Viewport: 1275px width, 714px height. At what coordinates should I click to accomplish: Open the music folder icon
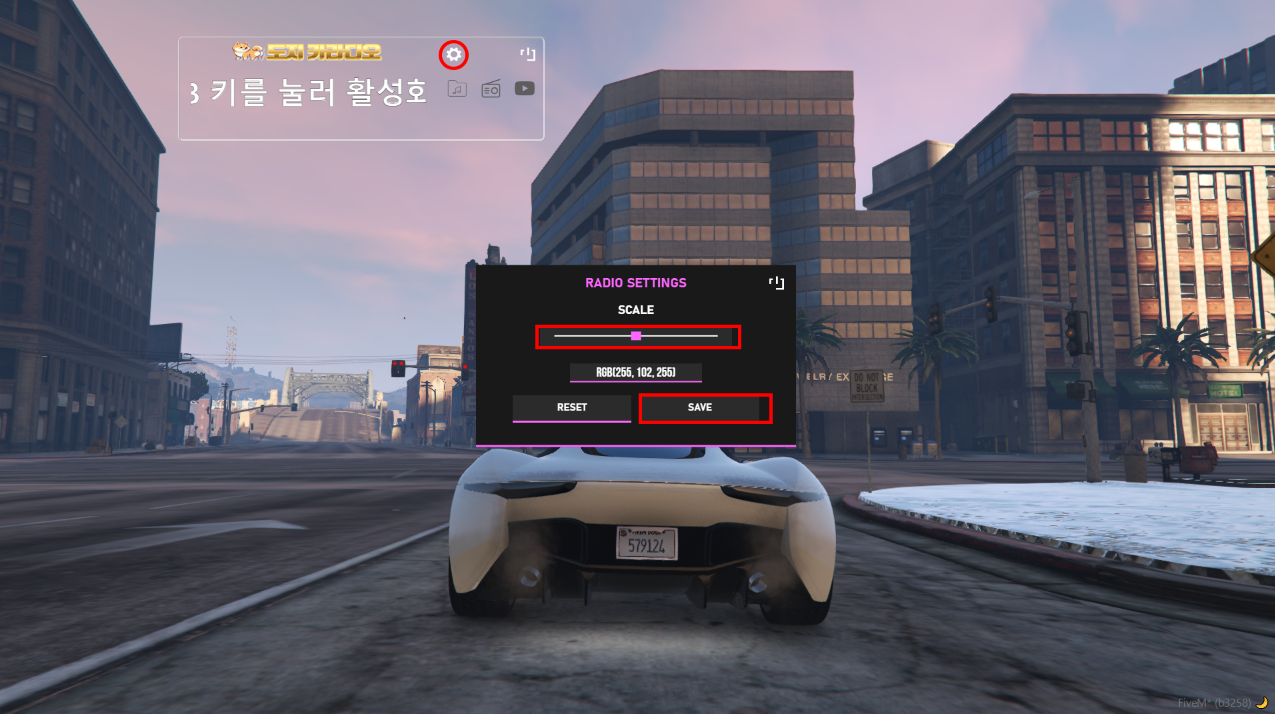tap(457, 89)
